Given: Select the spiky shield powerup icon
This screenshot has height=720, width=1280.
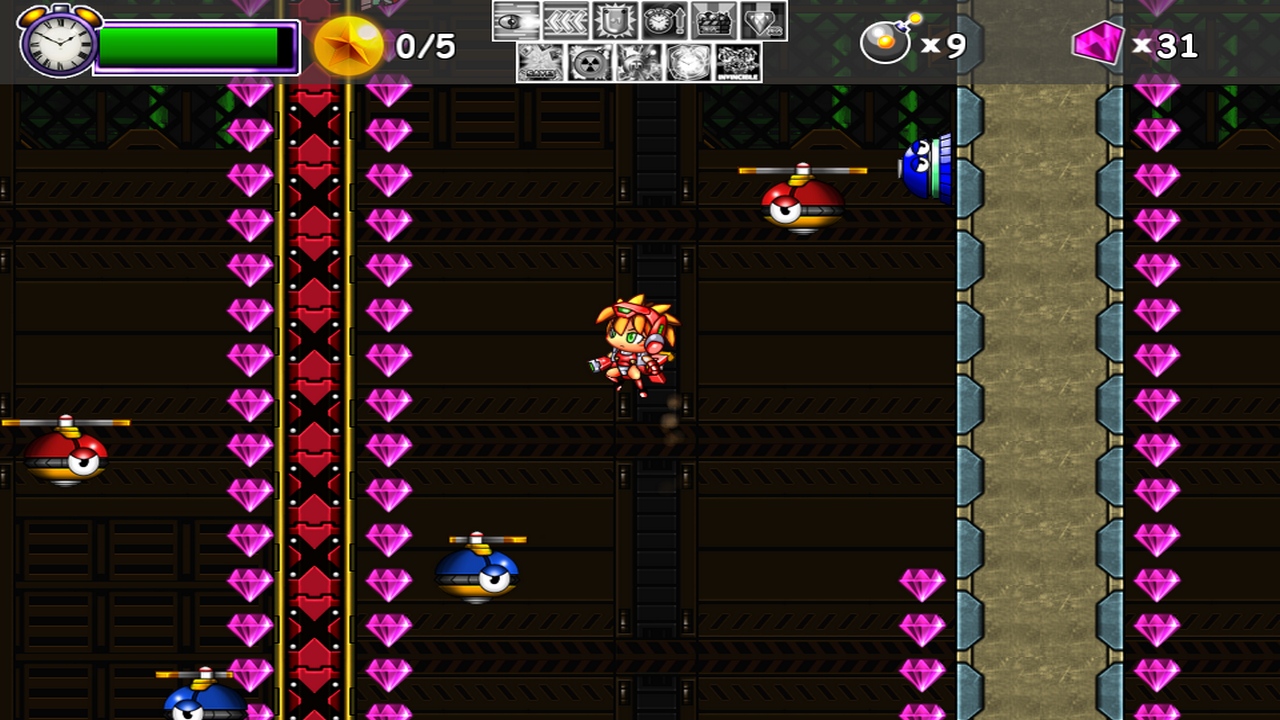Looking at the screenshot, I should pyautogui.click(x=616, y=20).
